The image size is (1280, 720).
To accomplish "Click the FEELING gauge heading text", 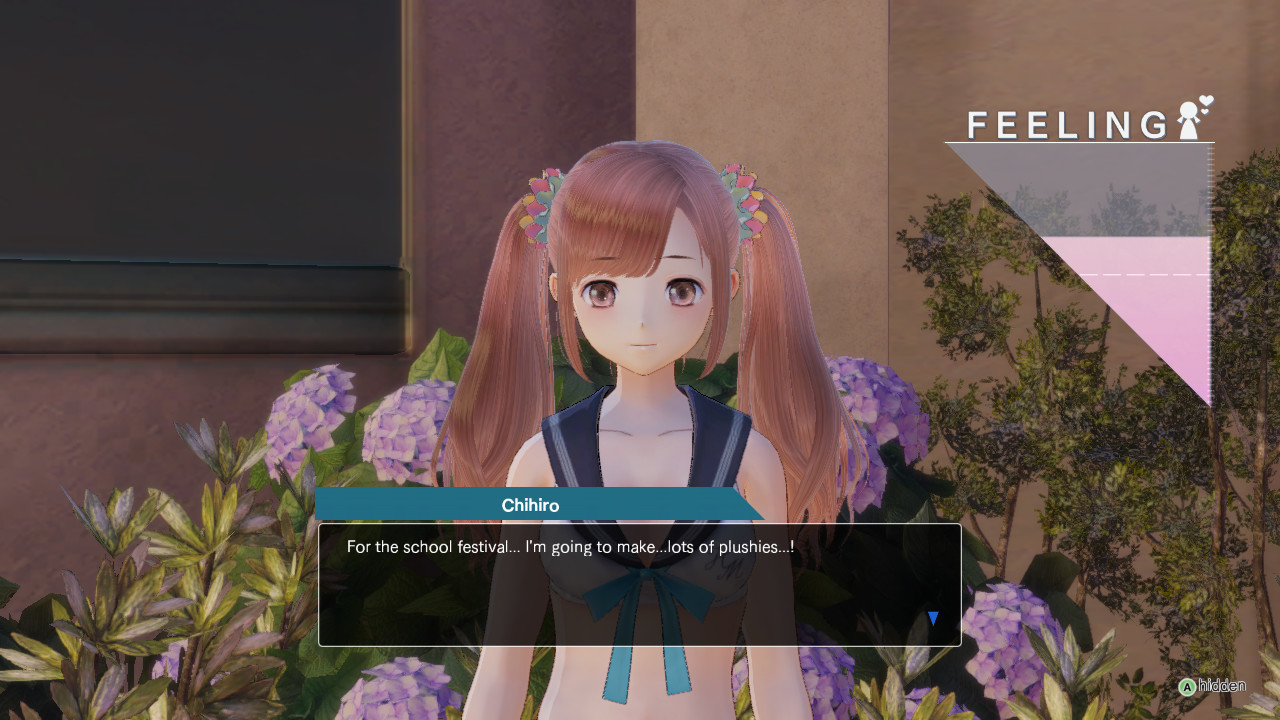I will point(1065,125).
